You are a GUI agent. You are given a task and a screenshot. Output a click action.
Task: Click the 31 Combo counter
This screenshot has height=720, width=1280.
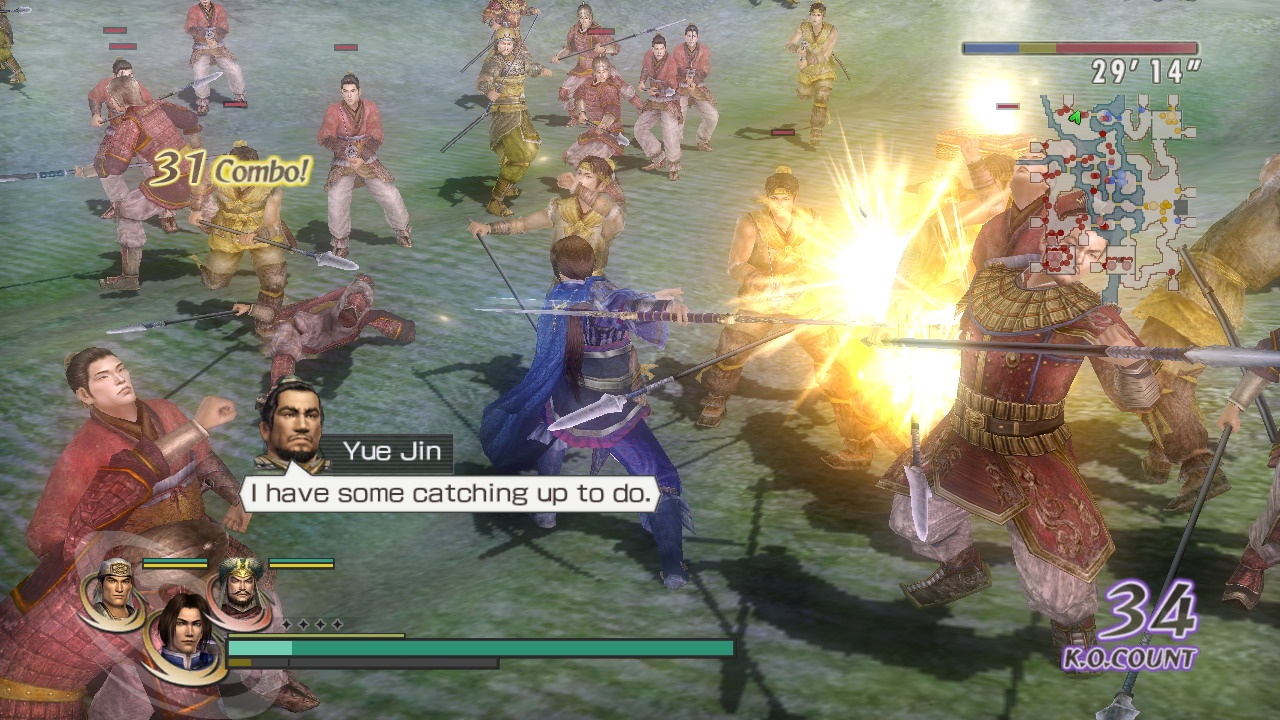[230, 170]
